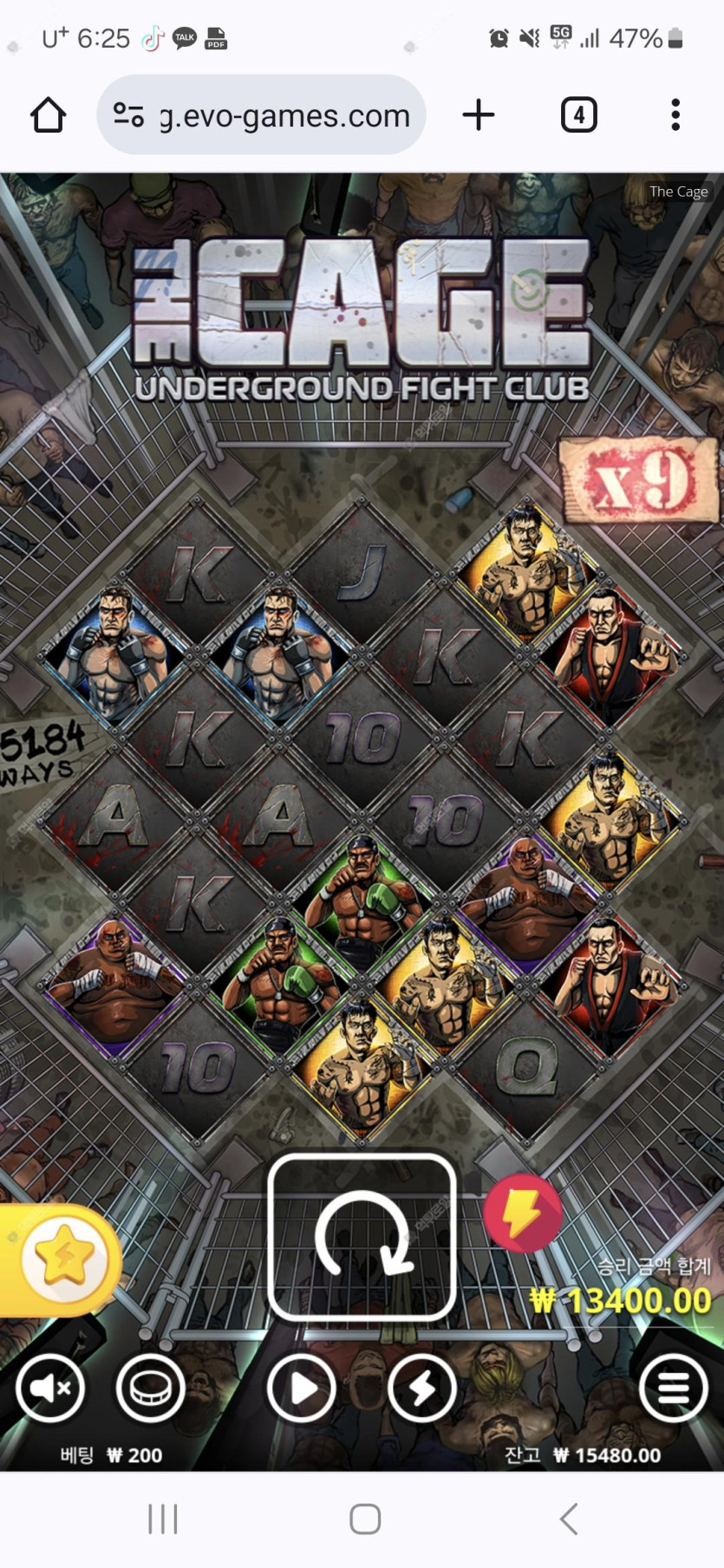Start autoplay with the play button
The image size is (724, 1568).
301,1389
